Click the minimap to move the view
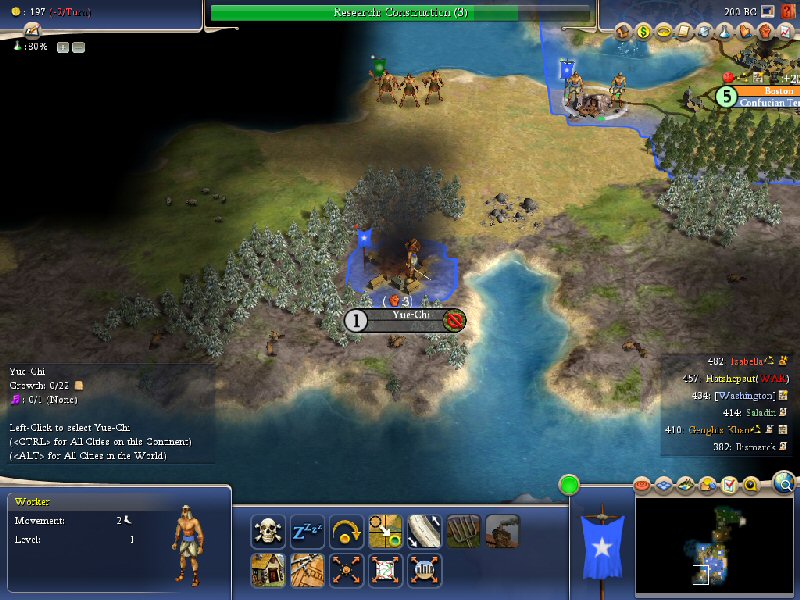This screenshot has height=600, width=800. tap(714, 545)
